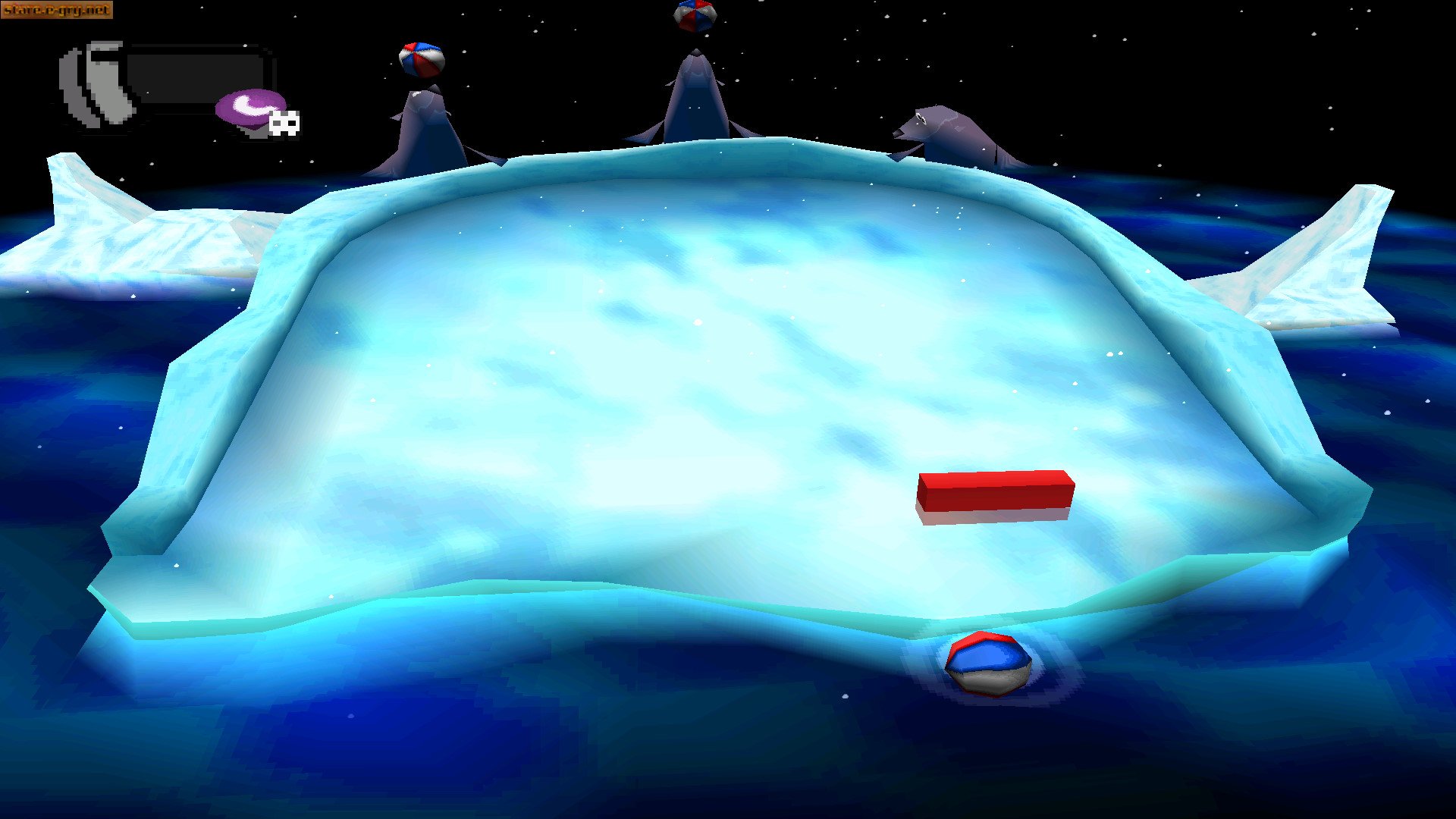The height and width of the screenshot is (819, 1456).
Task: Click the beach ball above the center seal
Action: pos(694,14)
